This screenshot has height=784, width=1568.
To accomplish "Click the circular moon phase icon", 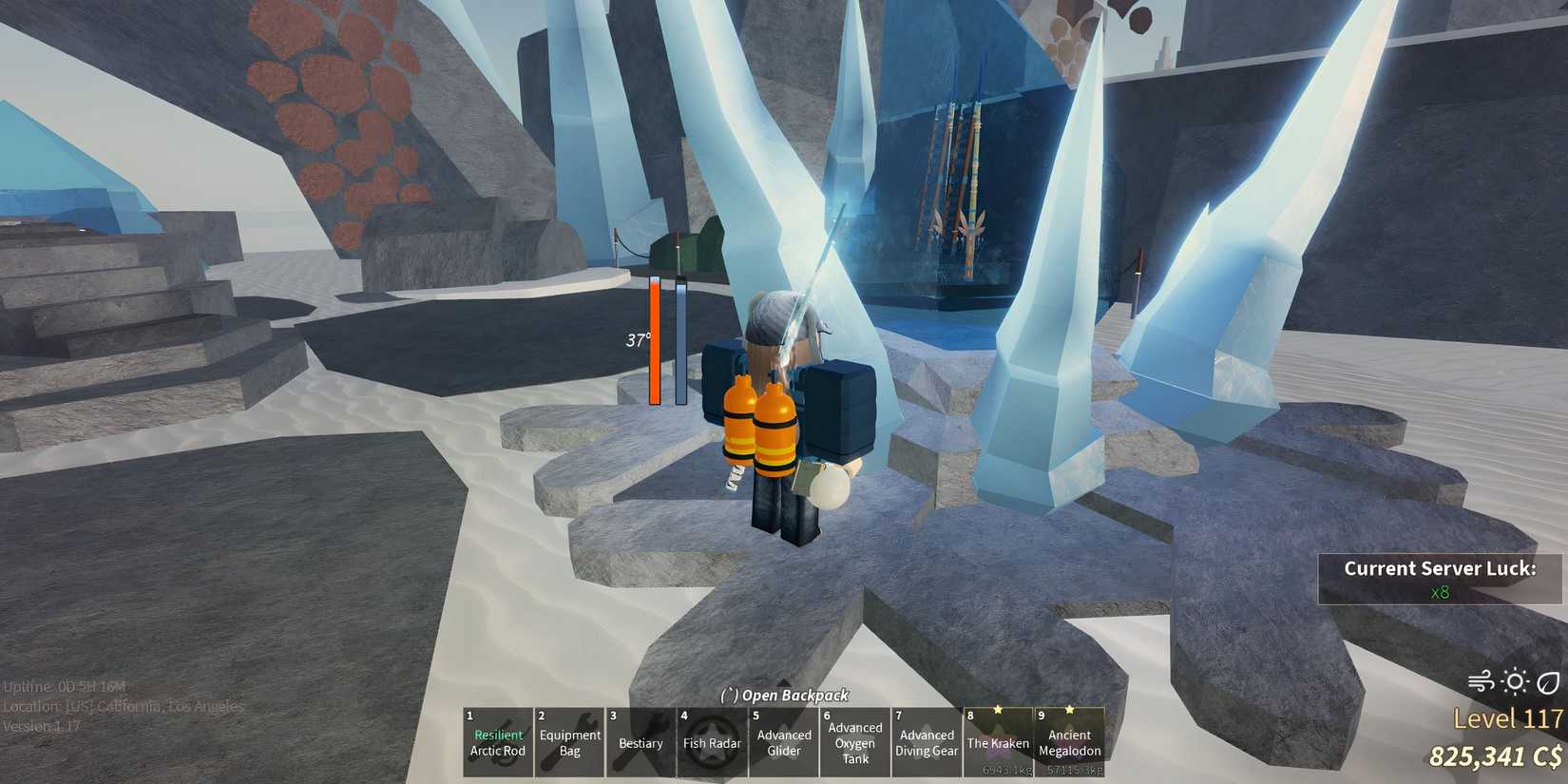I will 1549,680.
